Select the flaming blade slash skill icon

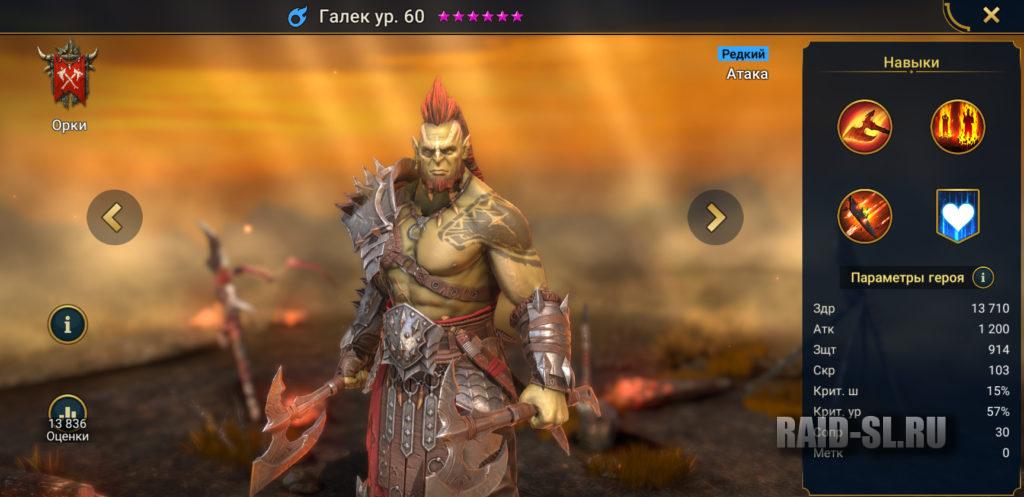coord(865,215)
